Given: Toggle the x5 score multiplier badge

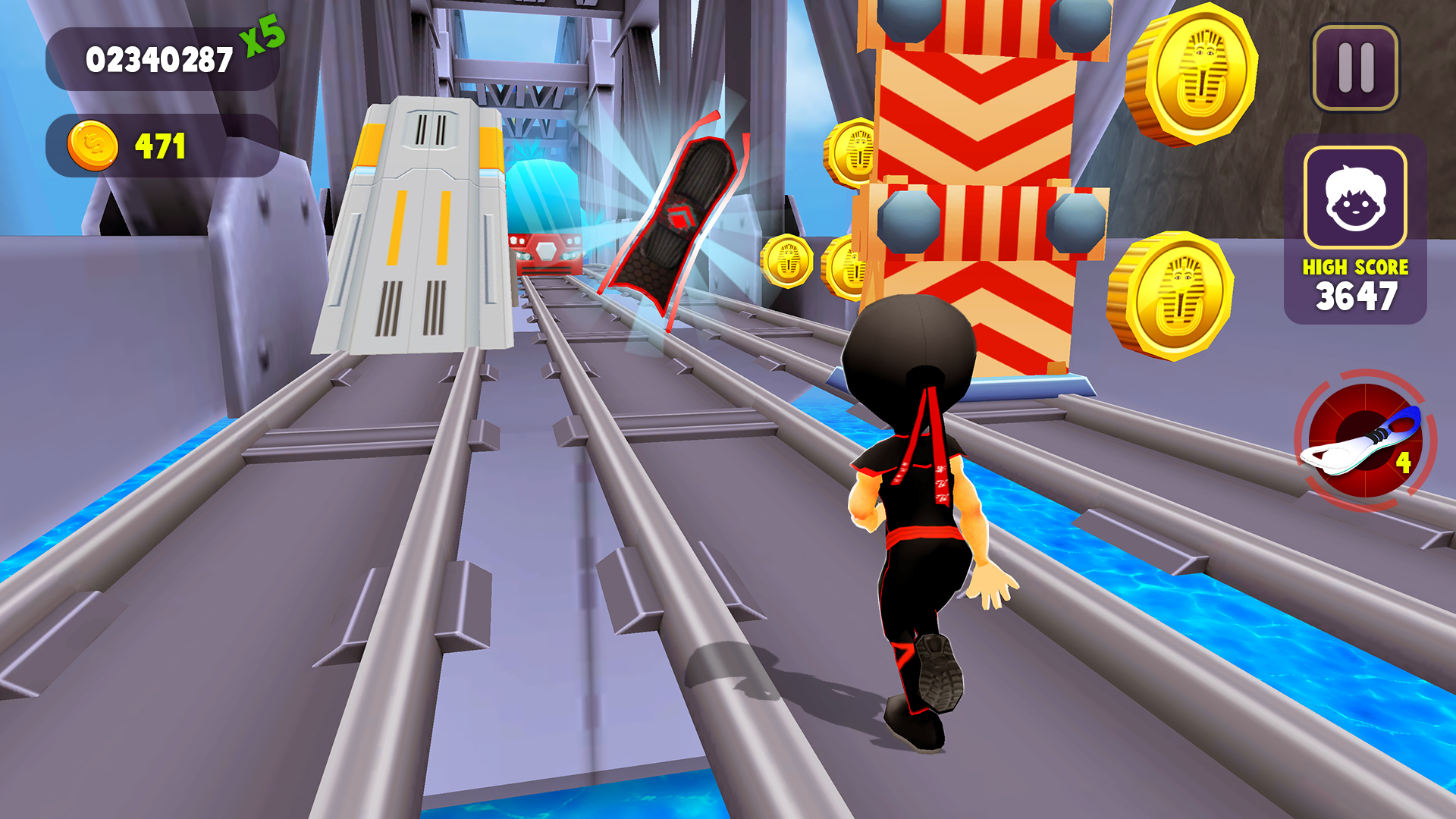Looking at the screenshot, I should [x=262, y=36].
